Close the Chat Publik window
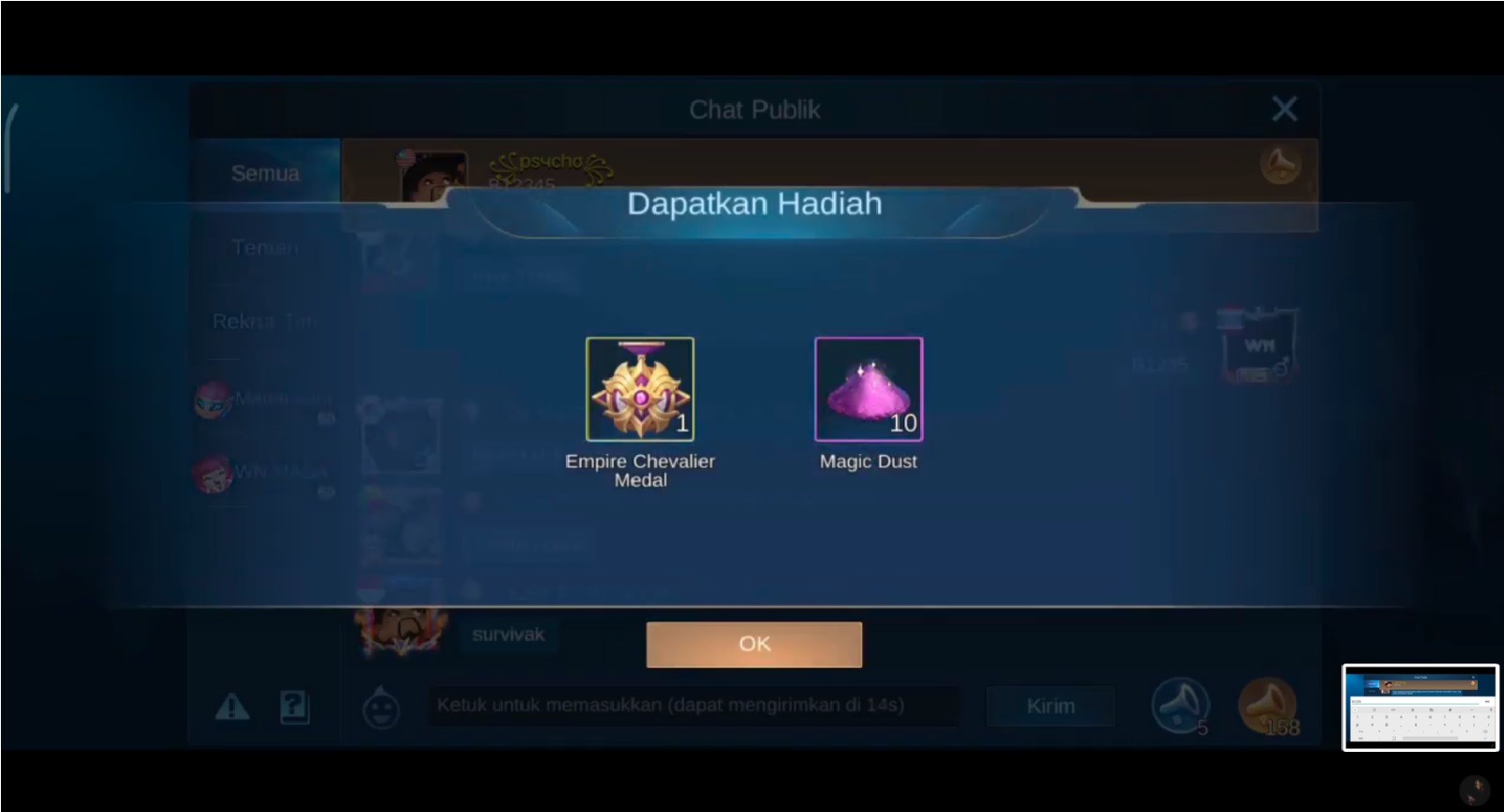The width and height of the screenshot is (1504, 812). pos(1285,108)
